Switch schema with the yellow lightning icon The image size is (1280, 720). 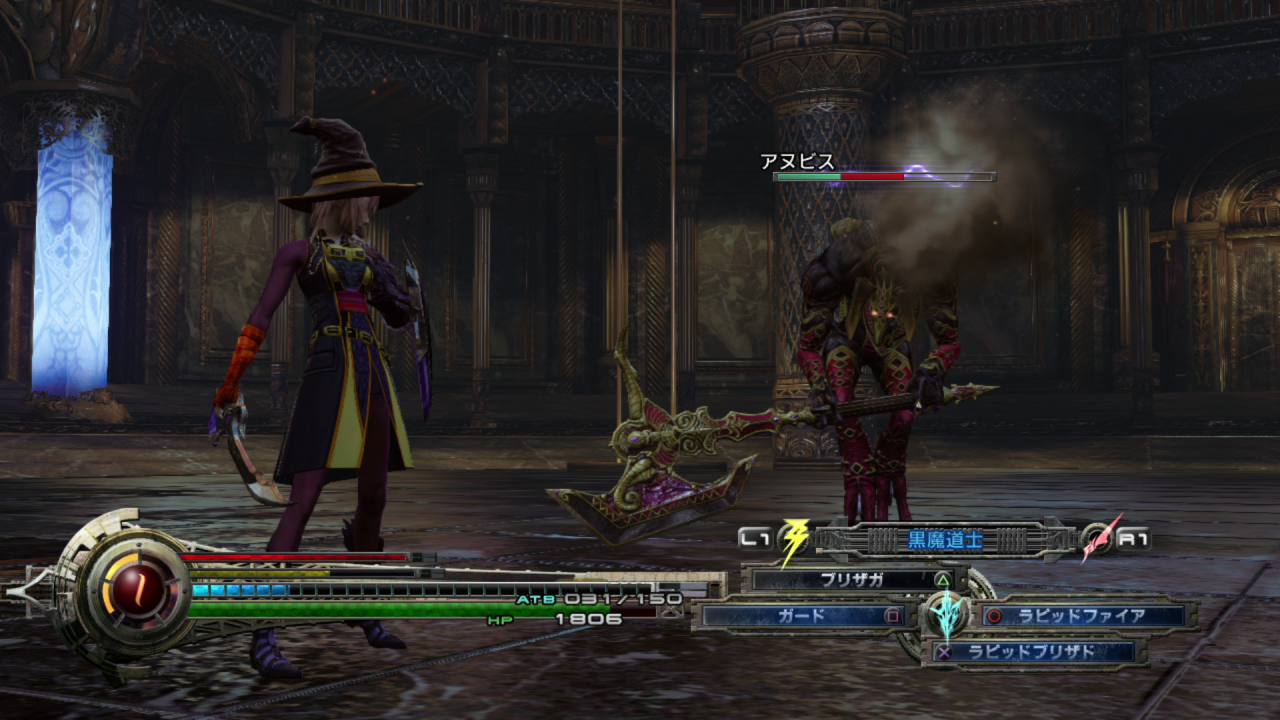coord(793,541)
